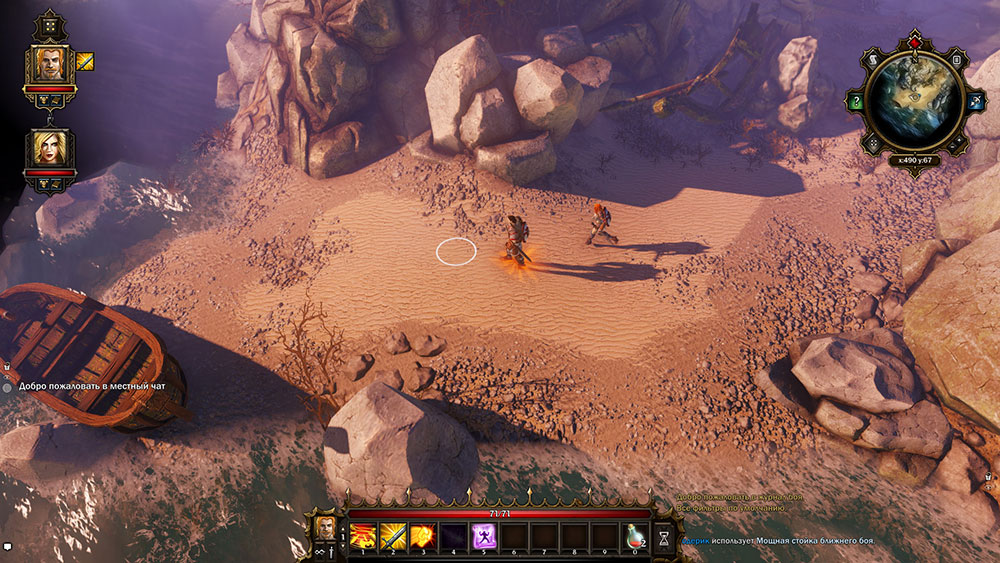Viewport: 1000px width, 563px height.
Task: Click the green question mark minimap button
Action: 856,101
